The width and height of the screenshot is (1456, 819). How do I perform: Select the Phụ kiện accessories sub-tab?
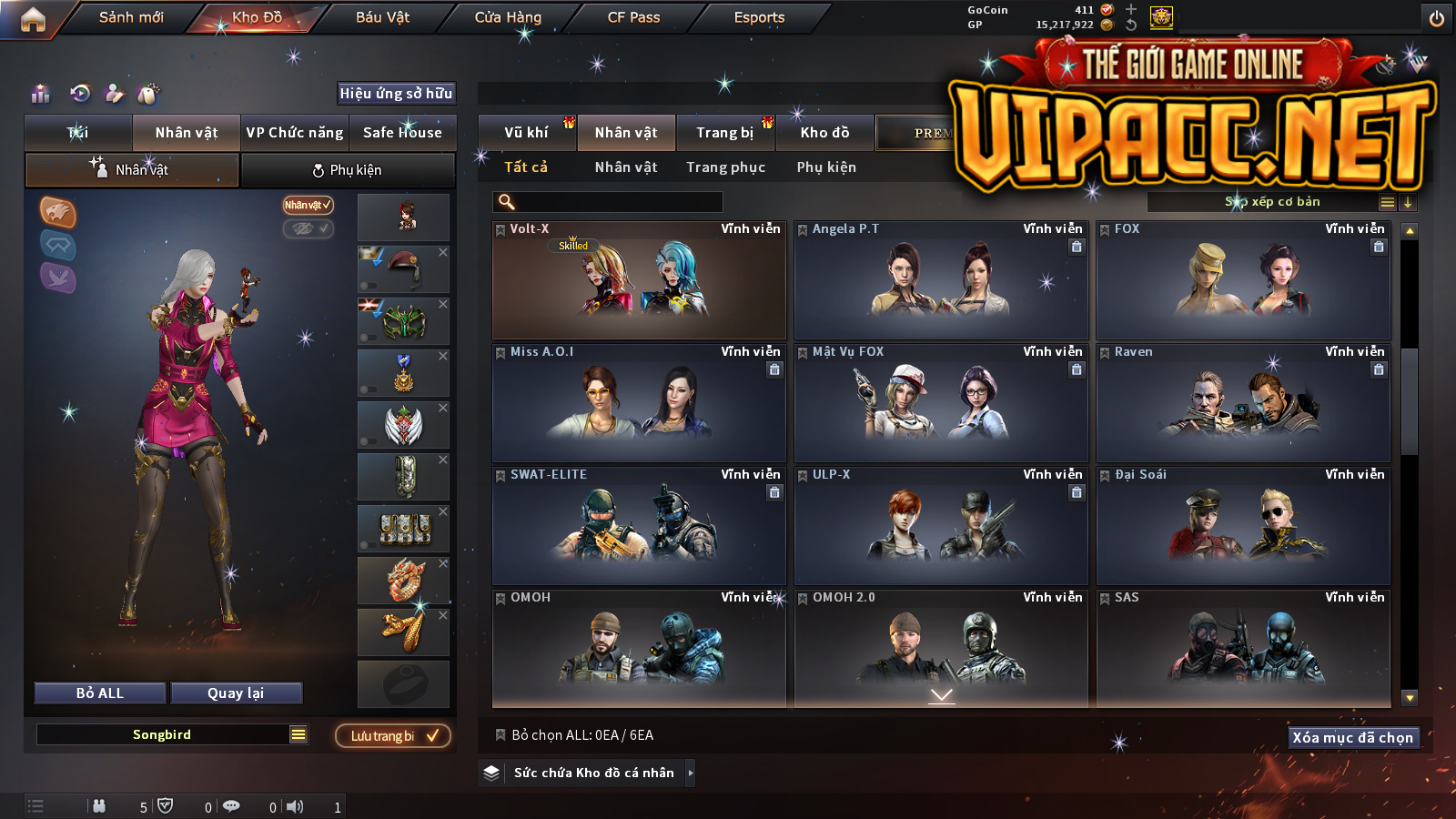[348, 170]
